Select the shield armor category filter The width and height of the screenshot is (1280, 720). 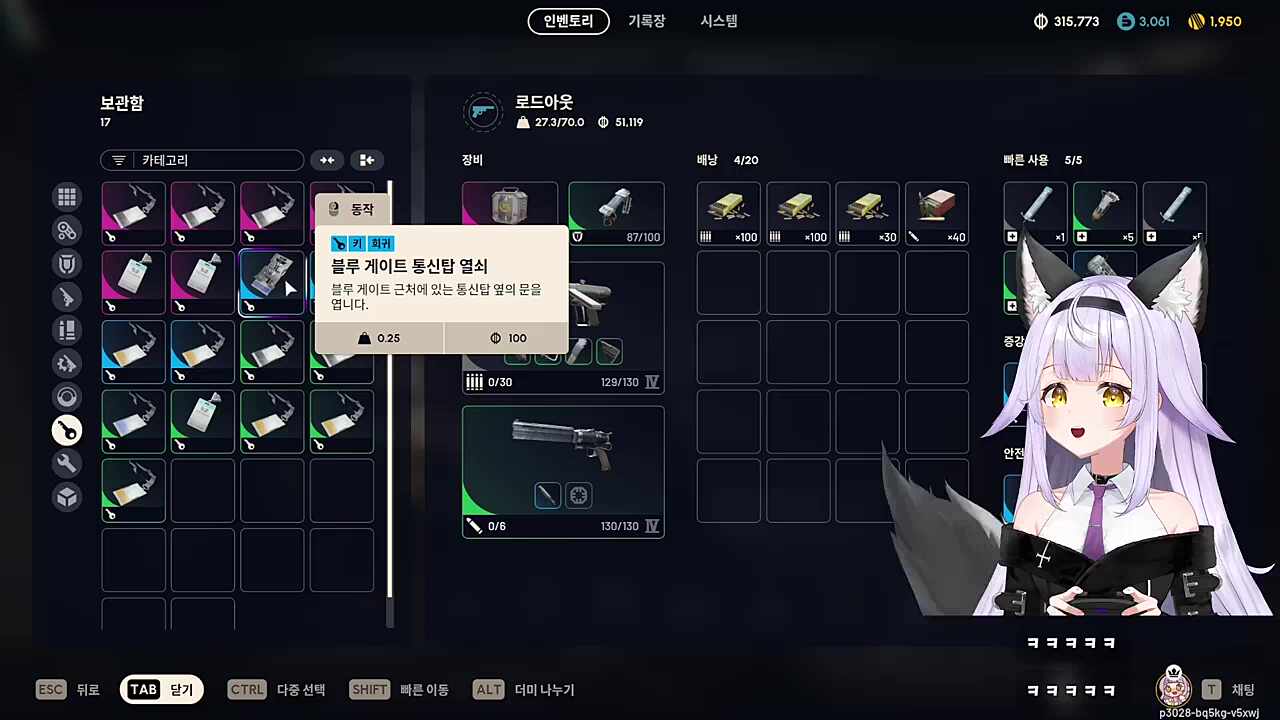(66, 263)
